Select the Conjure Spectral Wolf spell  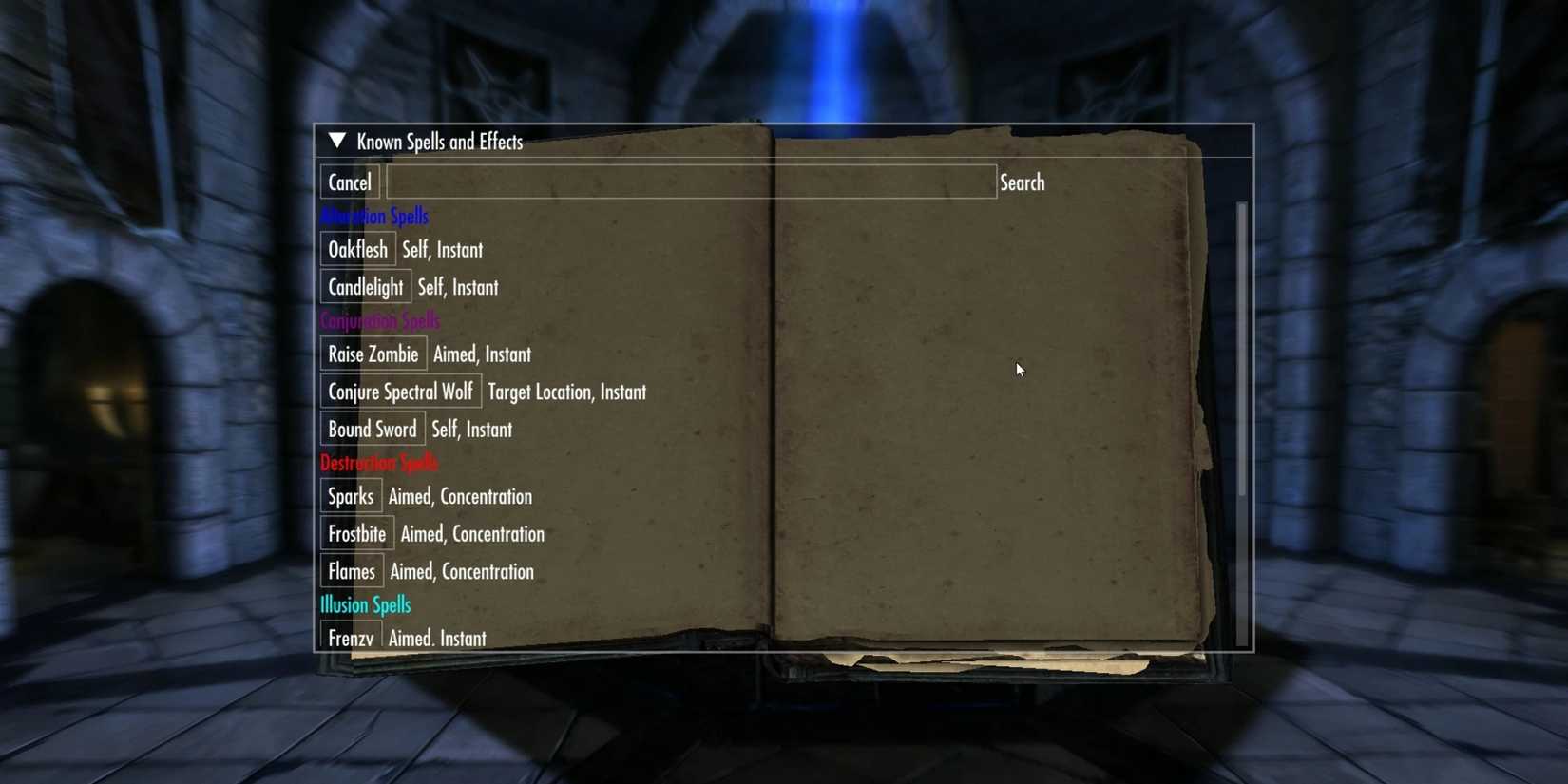coord(400,391)
